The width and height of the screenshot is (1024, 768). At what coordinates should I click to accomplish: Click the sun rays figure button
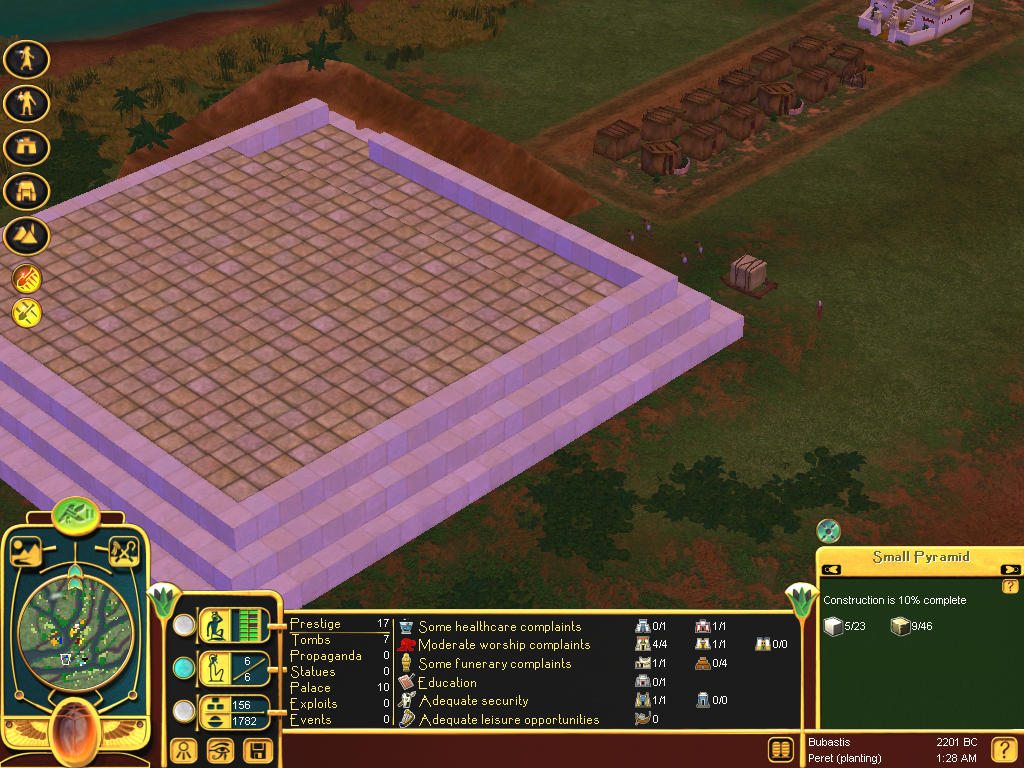[183, 750]
